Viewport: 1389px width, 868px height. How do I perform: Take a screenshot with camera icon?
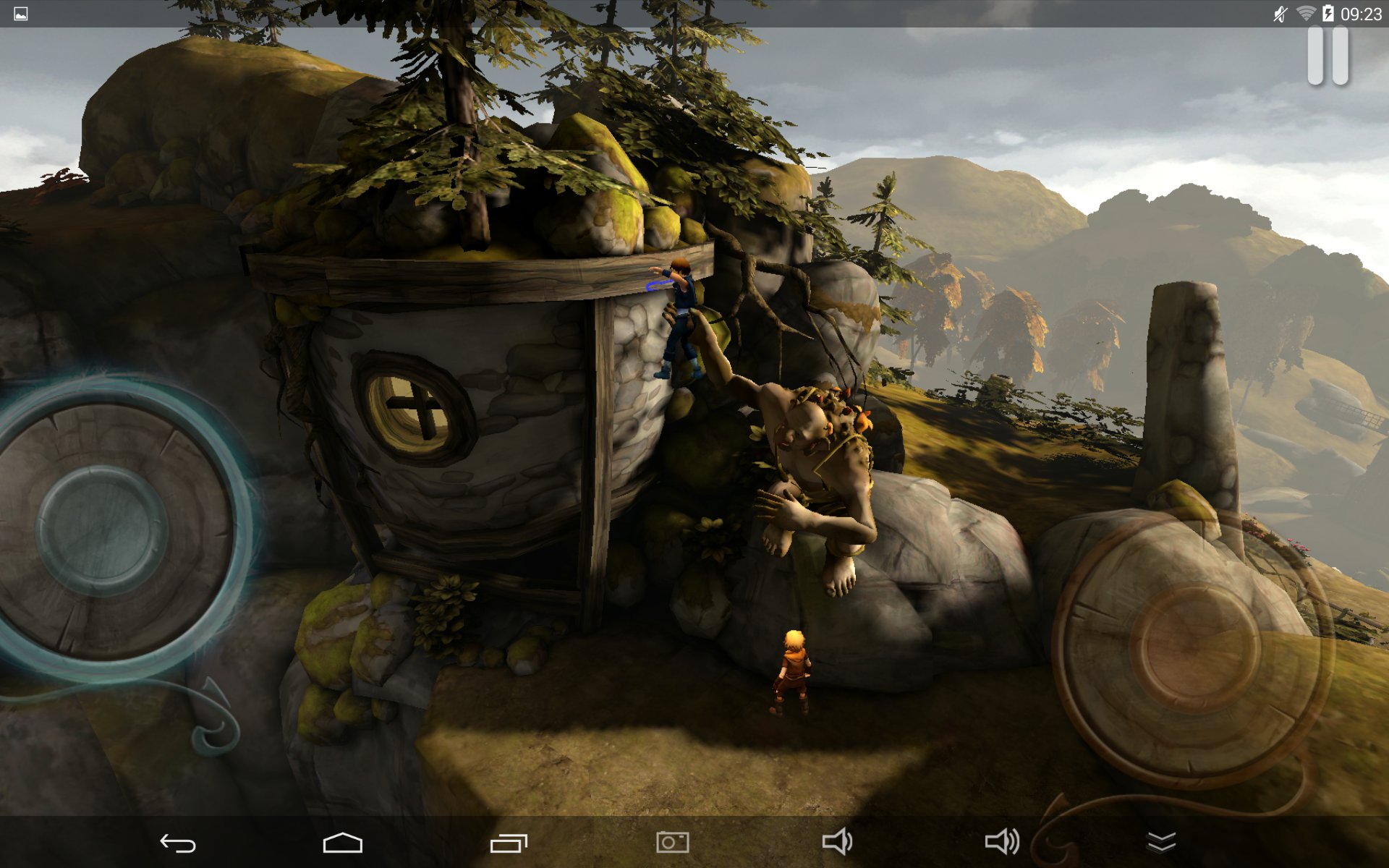672,843
